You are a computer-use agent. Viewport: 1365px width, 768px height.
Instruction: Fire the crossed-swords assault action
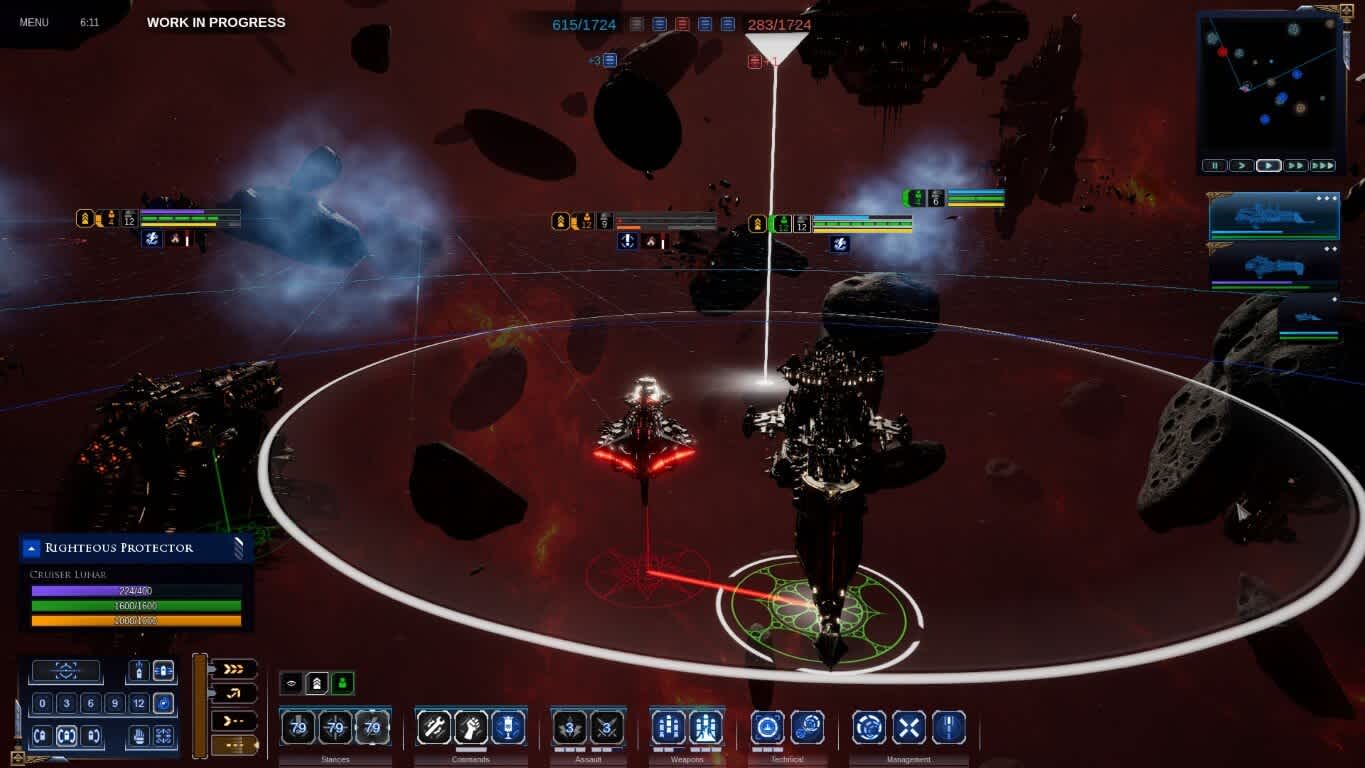606,727
